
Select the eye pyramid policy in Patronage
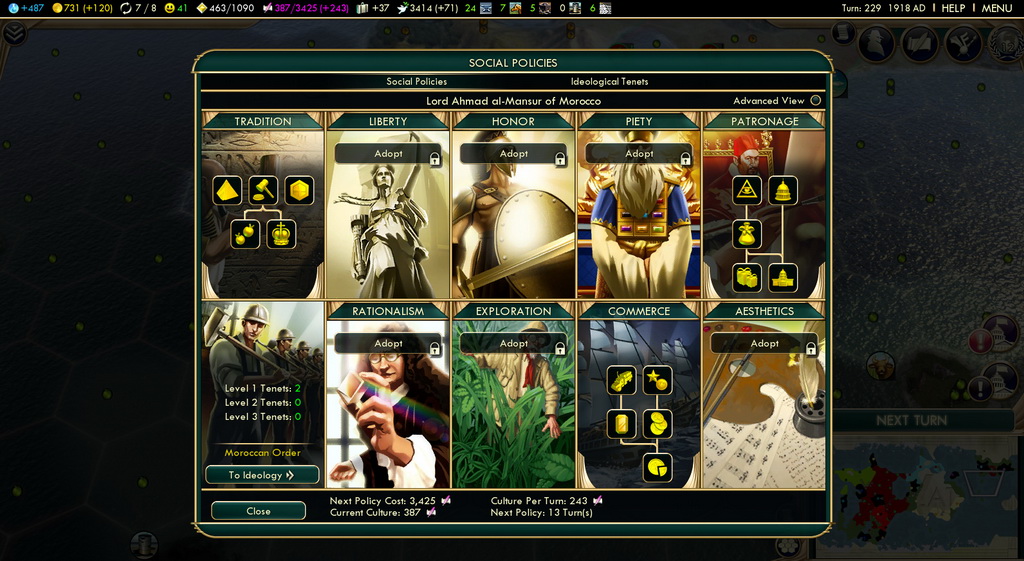pyautogui.click(x=746, y=190)
